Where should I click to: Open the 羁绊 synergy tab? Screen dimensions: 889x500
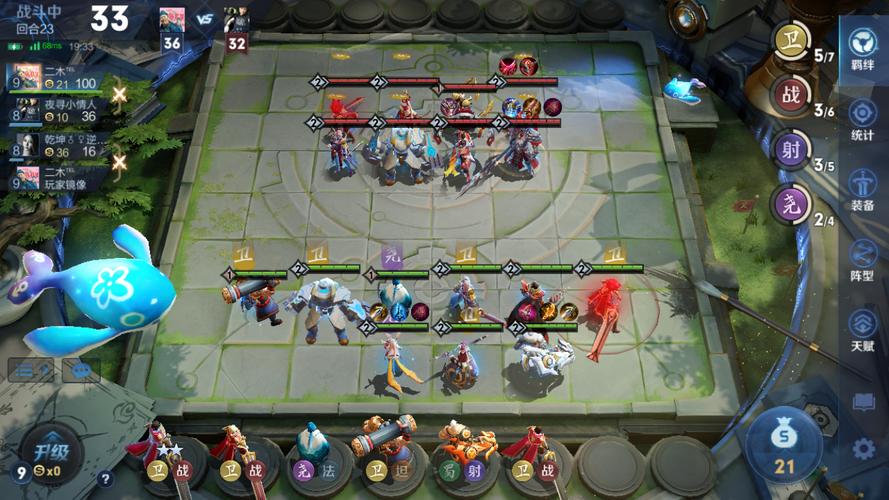click(x=862, y=47)
